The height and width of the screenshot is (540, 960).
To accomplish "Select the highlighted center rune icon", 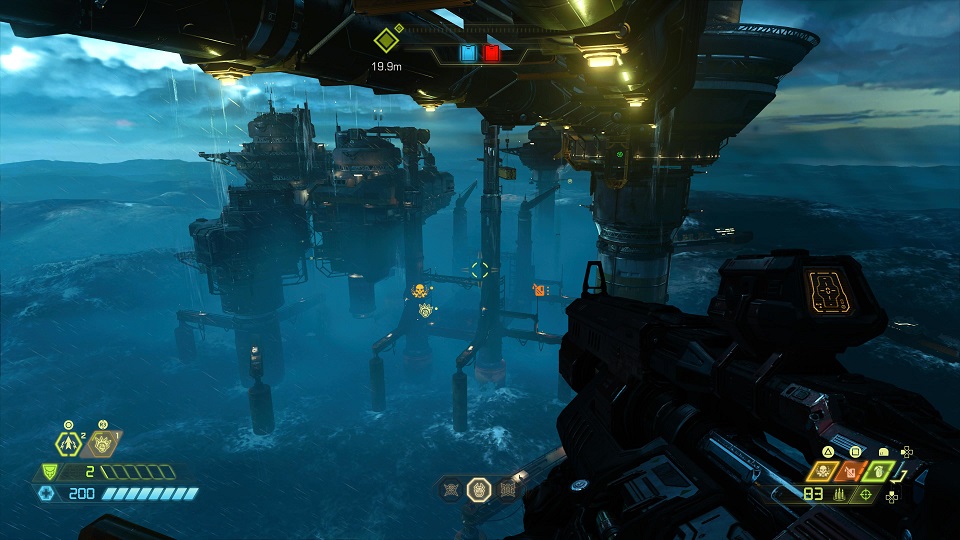I will tap(479, 489).
